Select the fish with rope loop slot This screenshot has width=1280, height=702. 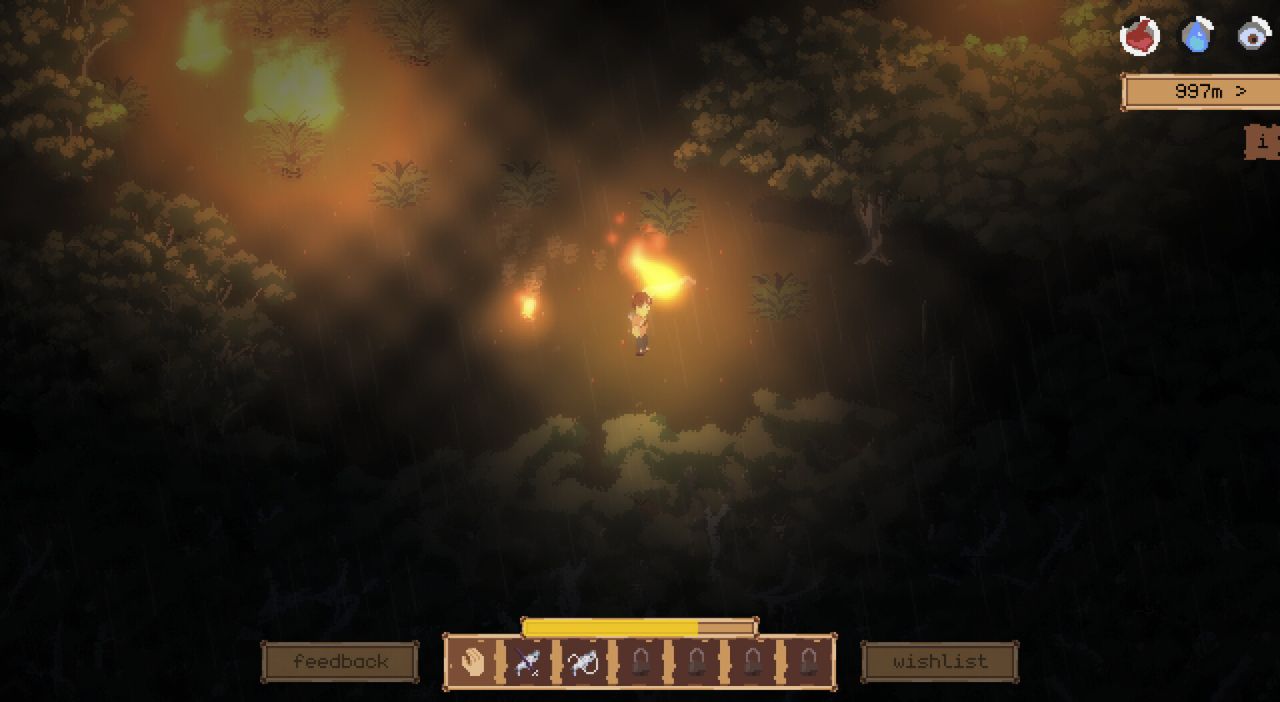(x=583, y=662)
